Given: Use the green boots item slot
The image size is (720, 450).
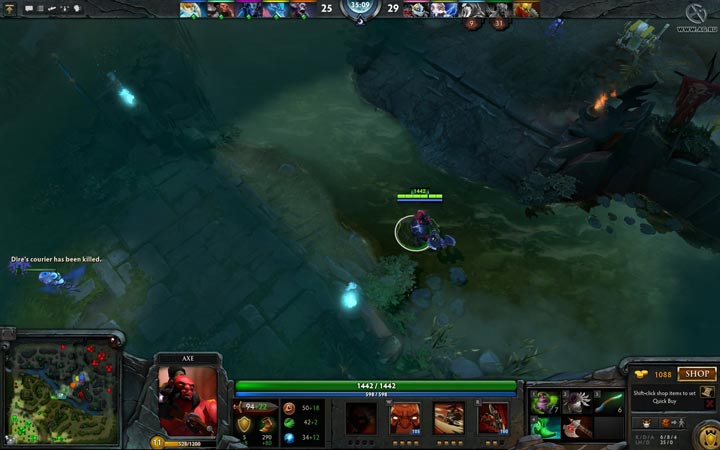Looking at the screenshot, I should [546, 427].
